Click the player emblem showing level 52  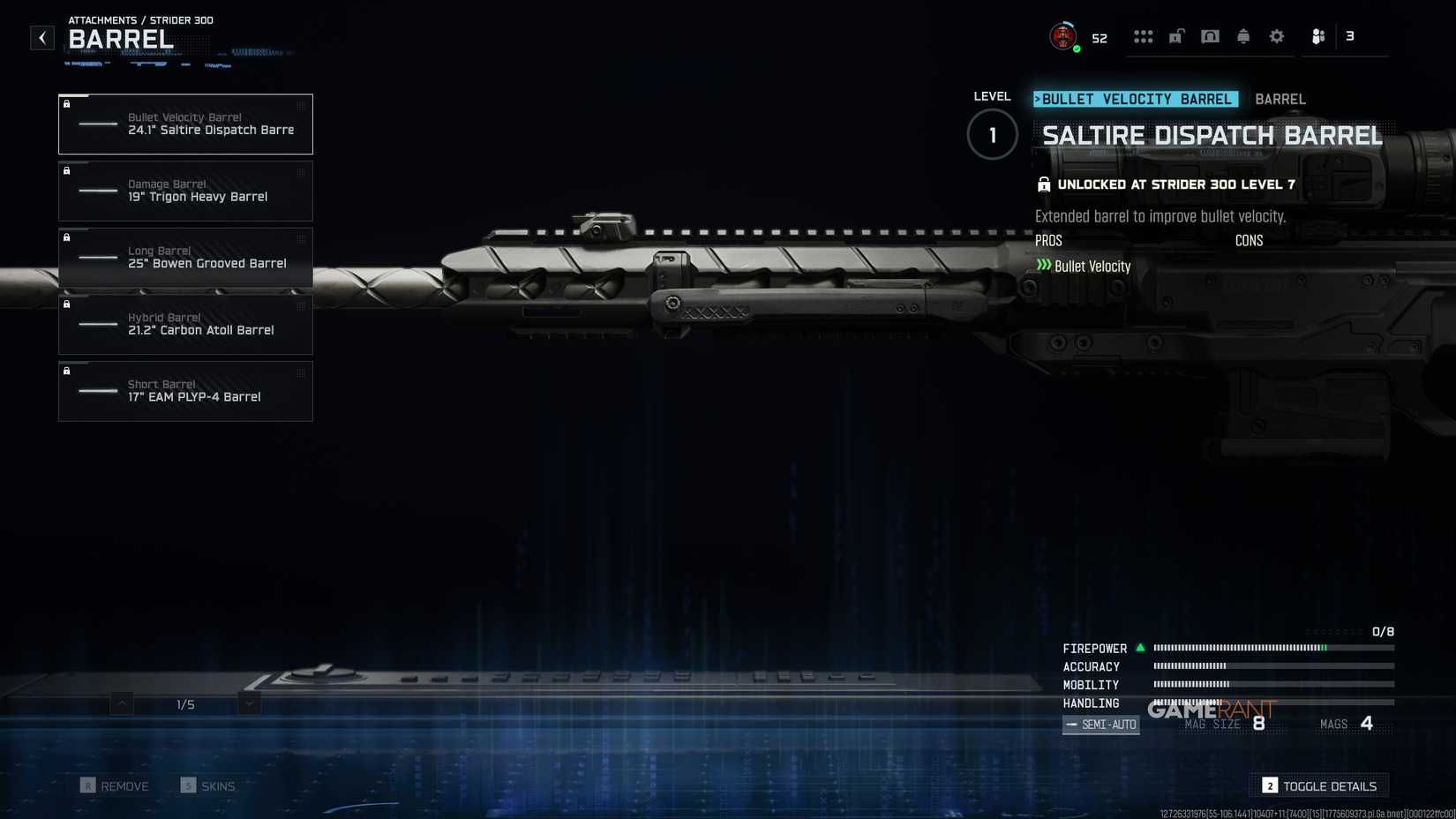coord(1063,36)
